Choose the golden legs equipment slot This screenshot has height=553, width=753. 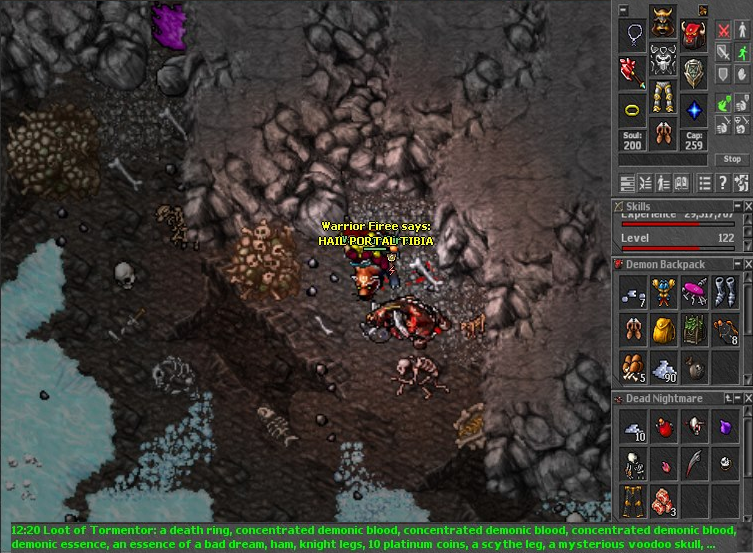[x=662, y=97]
